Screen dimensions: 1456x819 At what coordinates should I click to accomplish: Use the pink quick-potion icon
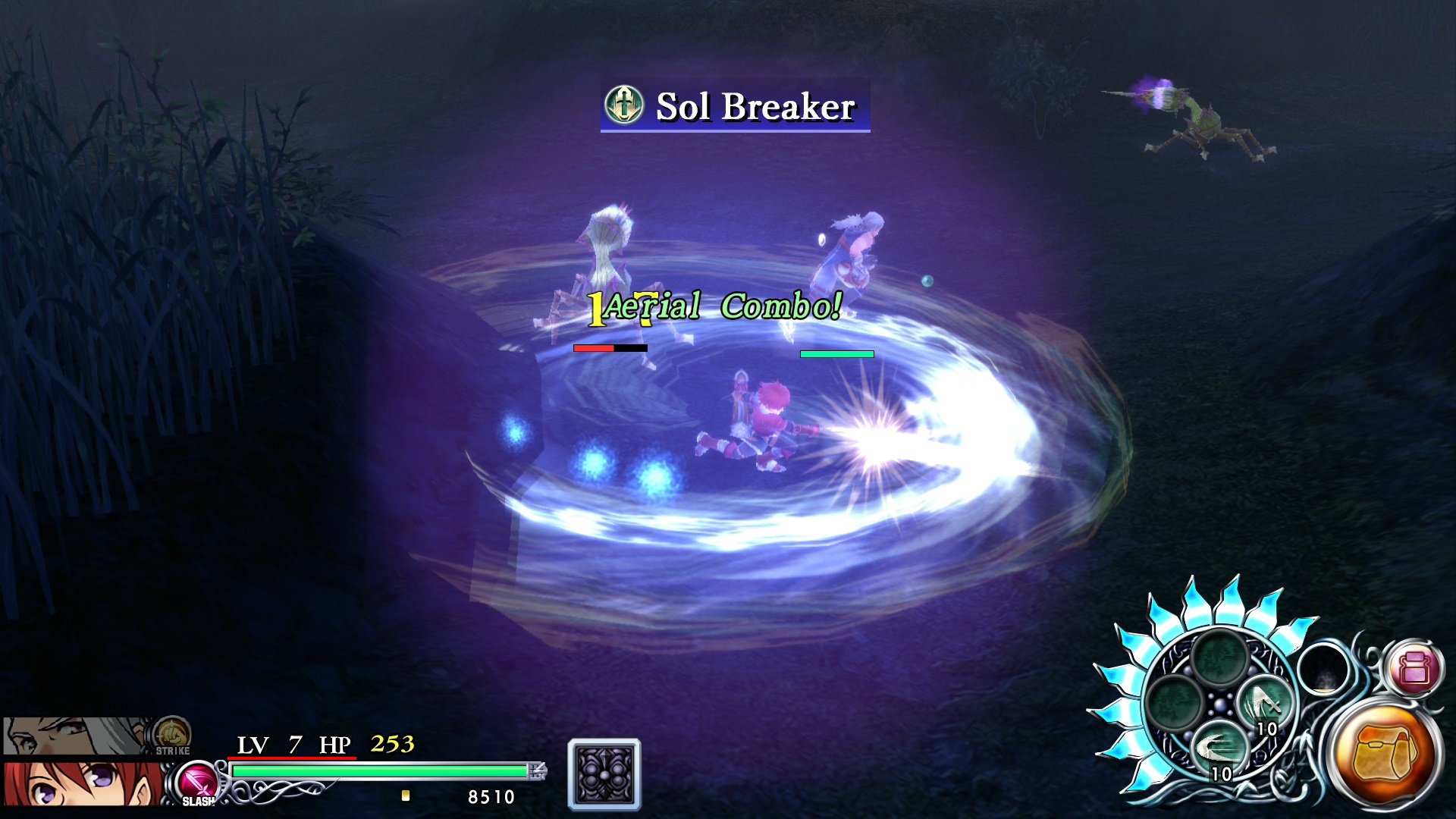click(x=1414, y=670)
